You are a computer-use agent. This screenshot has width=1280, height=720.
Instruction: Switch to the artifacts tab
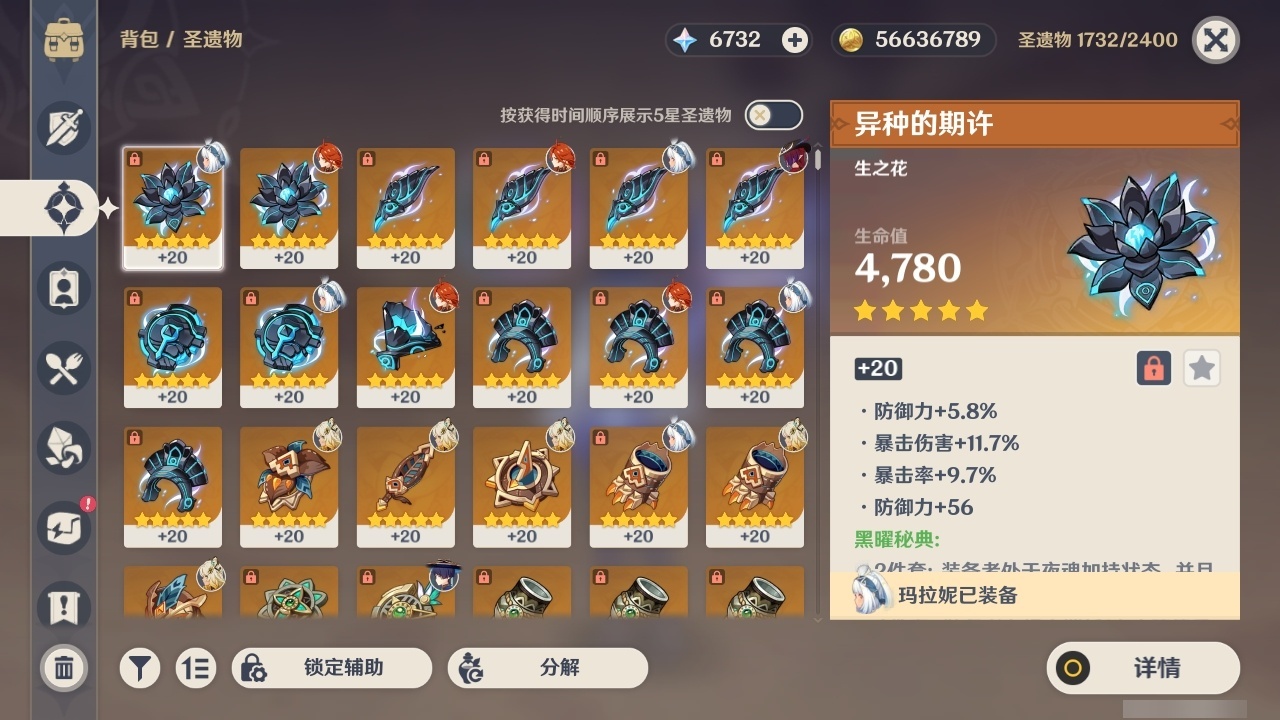[x=63, y=207]
